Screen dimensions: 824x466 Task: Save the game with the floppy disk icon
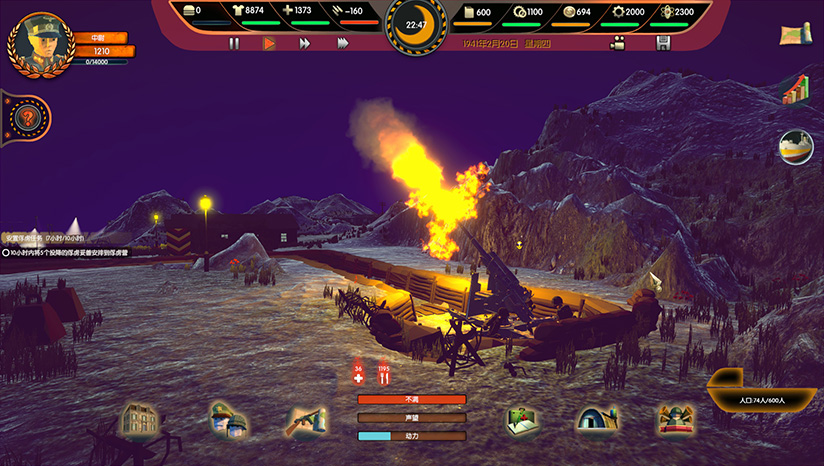662,43
